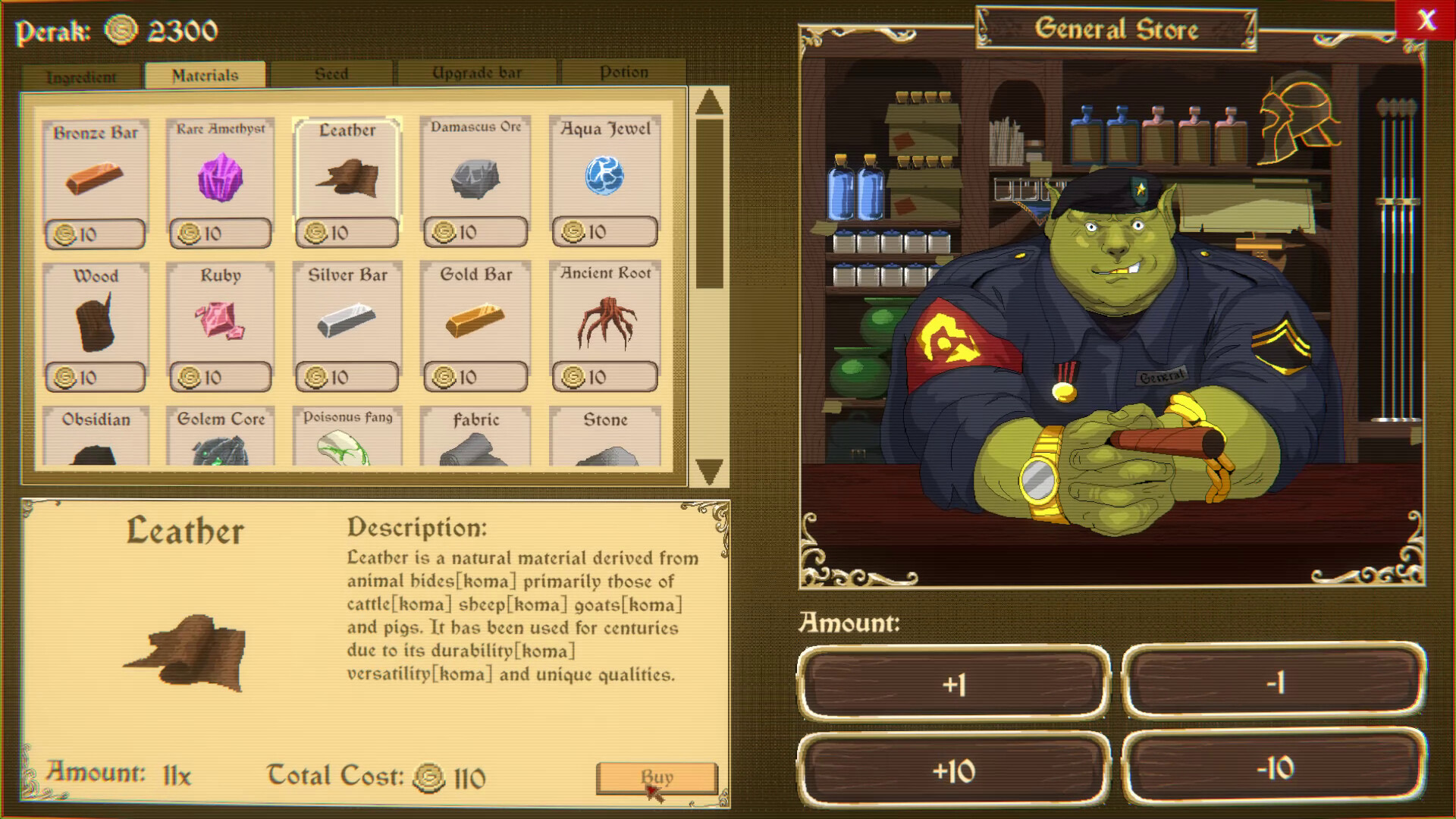
Task: Open the Potion tab
Action: point(622,72)
